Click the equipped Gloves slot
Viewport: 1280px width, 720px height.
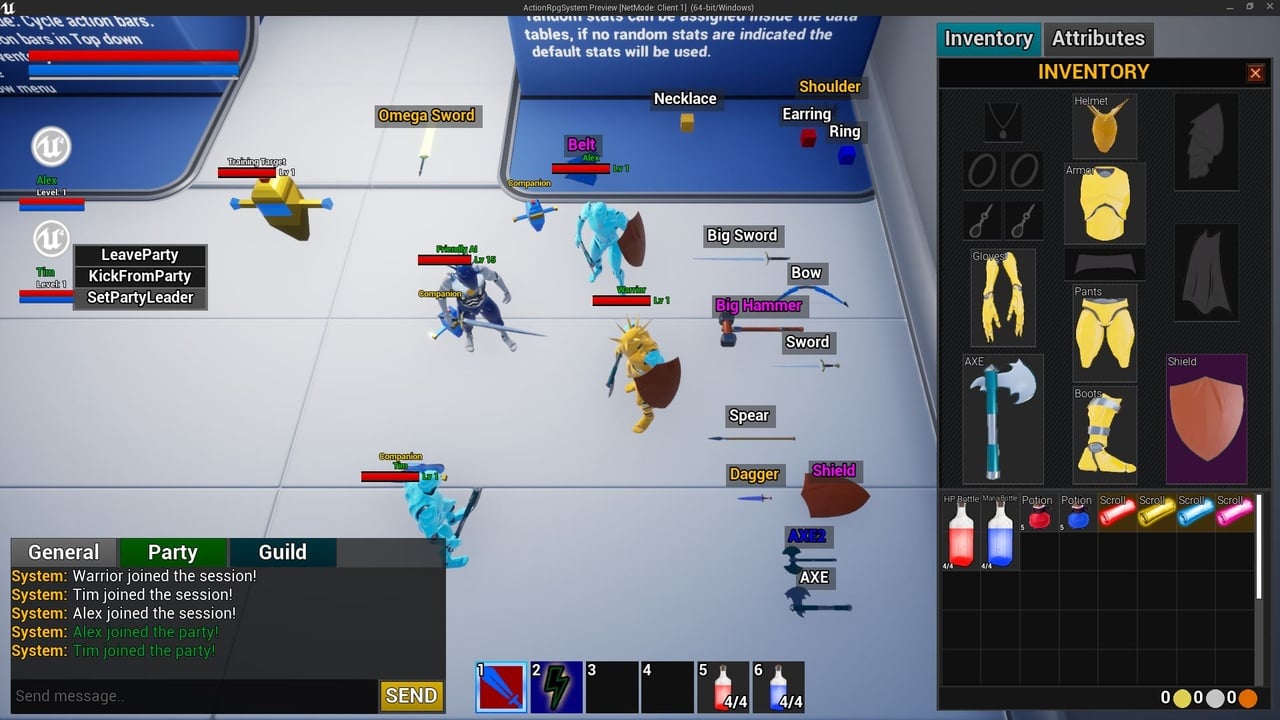click(1002, 297)
